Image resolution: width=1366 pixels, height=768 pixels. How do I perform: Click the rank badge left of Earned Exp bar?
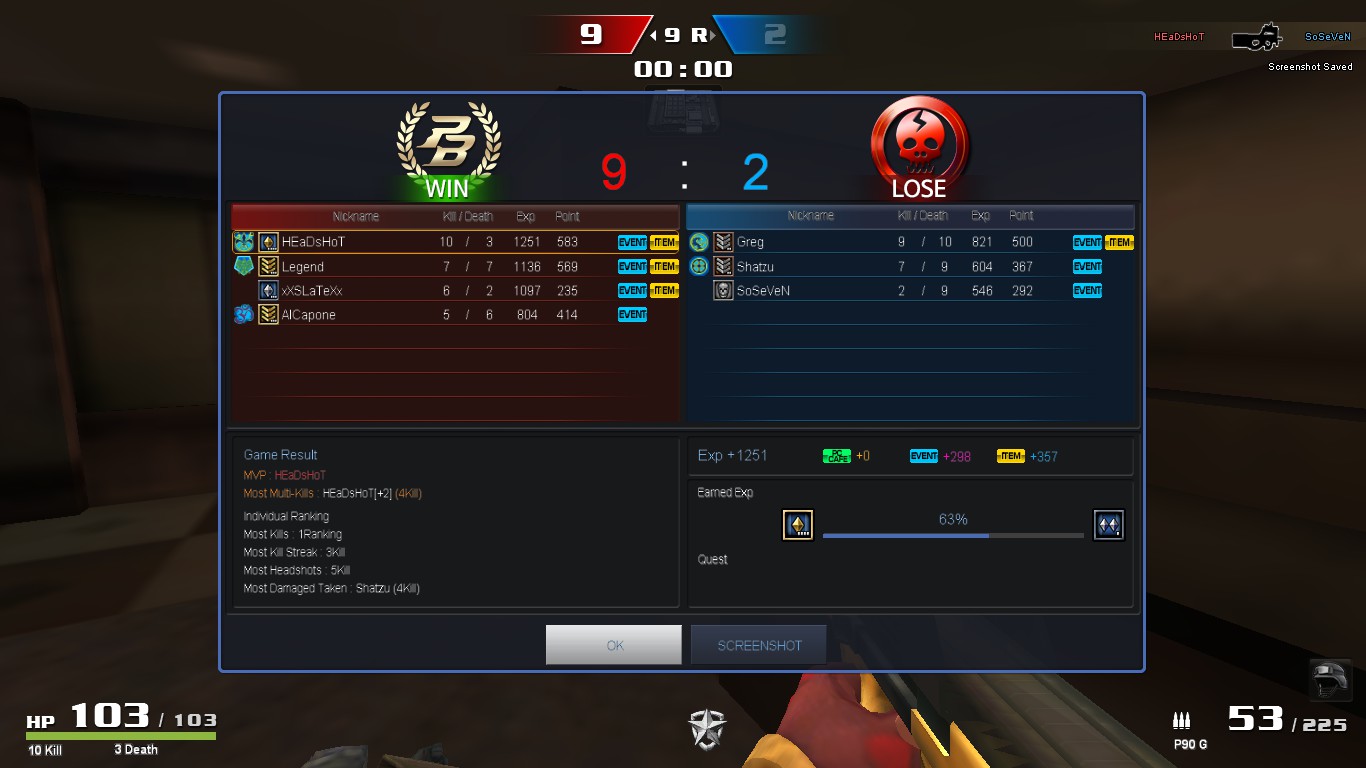pyautogui.click(x=798, y=524)
